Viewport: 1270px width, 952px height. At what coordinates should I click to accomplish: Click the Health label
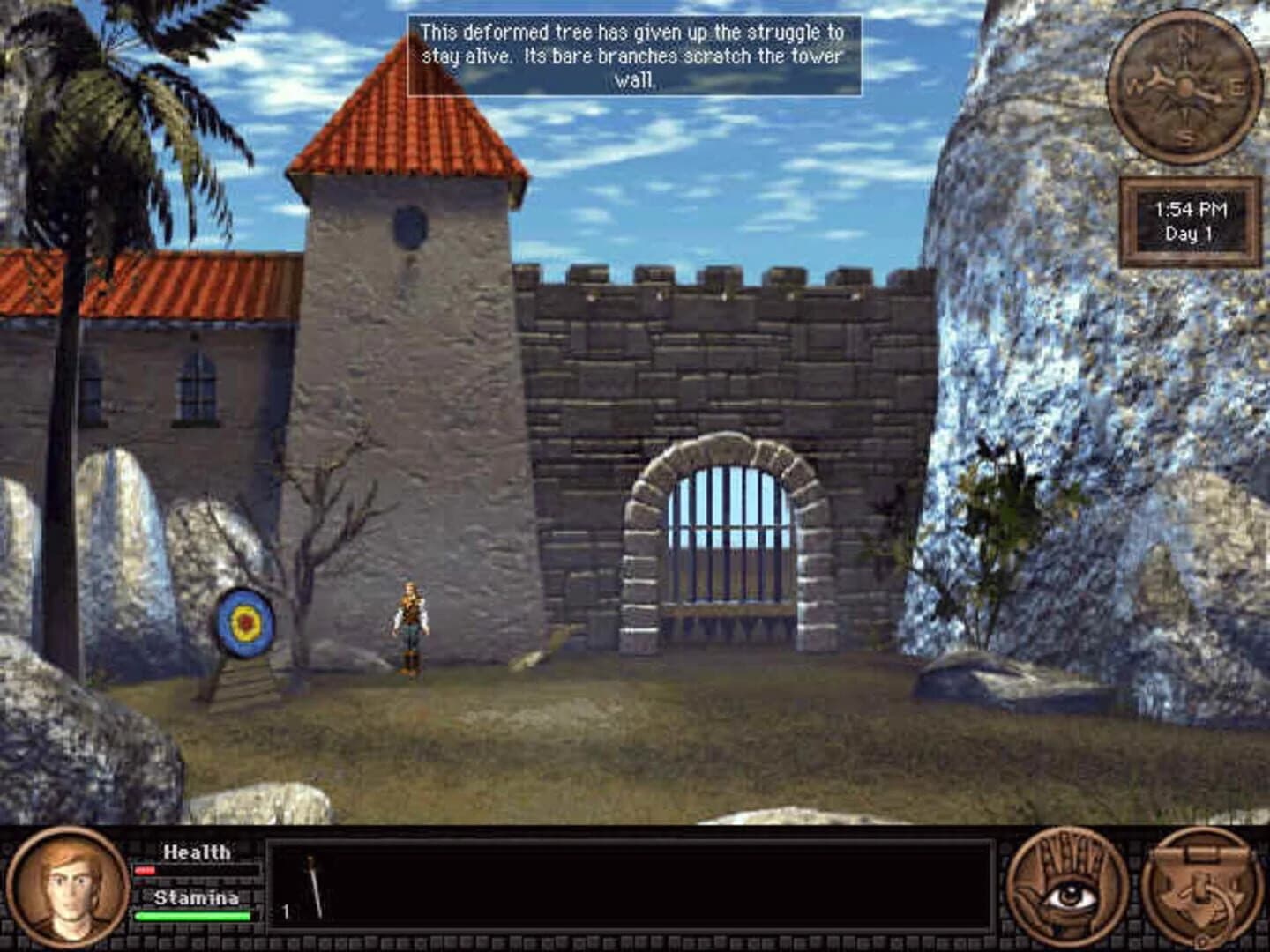196,852
